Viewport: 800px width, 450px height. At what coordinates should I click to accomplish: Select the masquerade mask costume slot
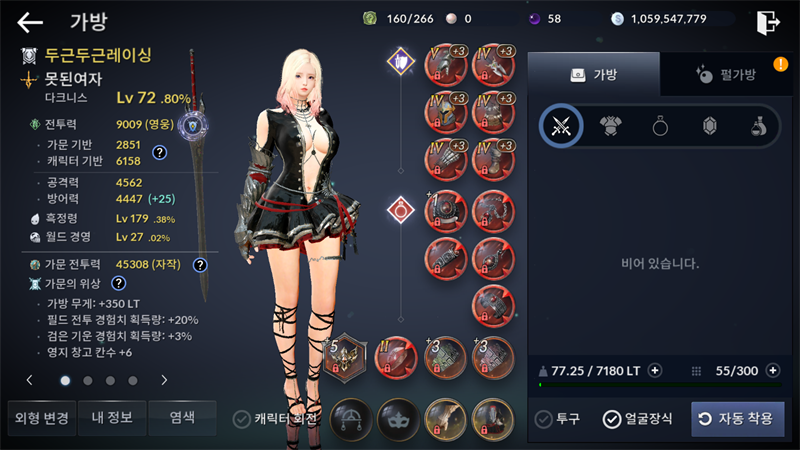click(x=398, y=419)
